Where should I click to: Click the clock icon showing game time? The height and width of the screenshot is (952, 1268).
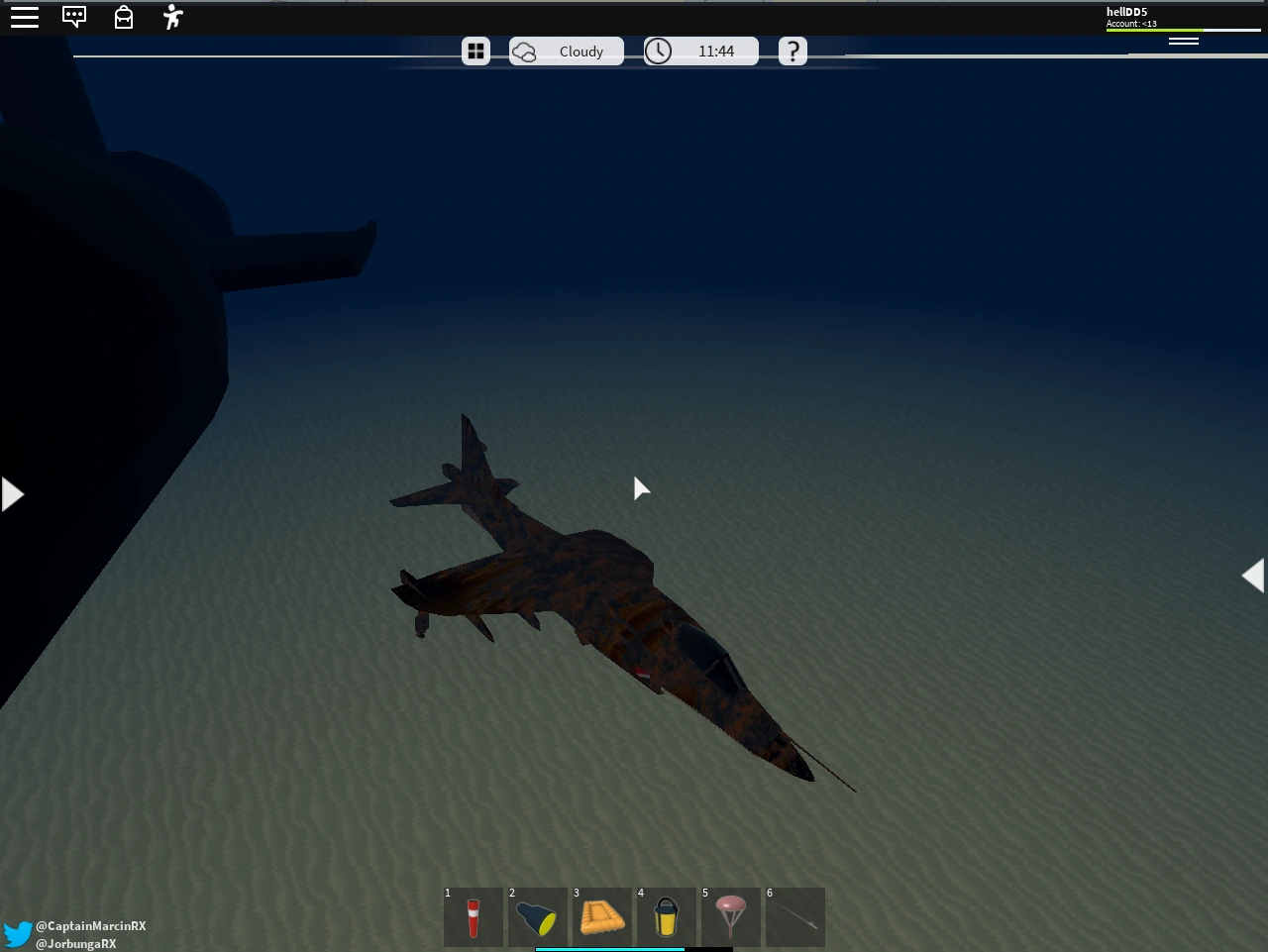point(657,51)
